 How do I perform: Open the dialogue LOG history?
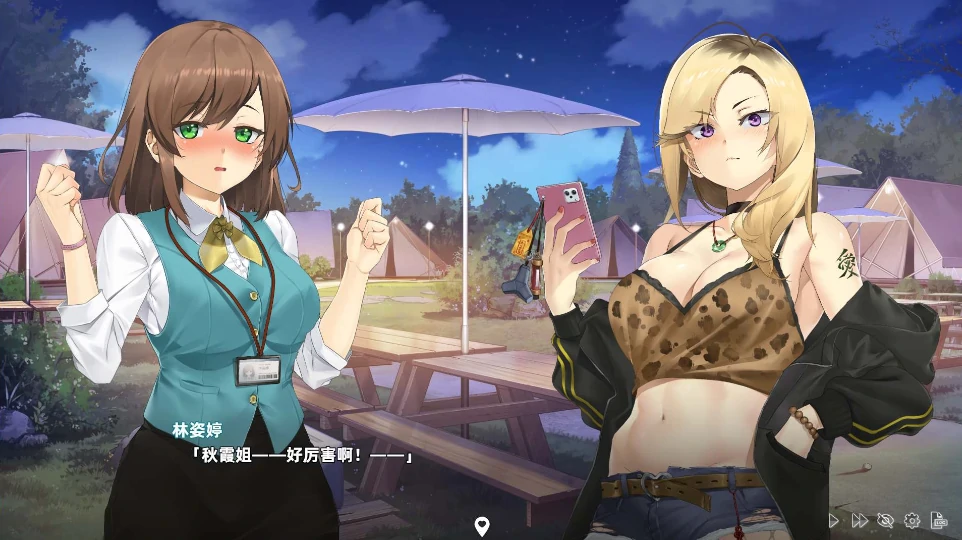coord(939,520)
